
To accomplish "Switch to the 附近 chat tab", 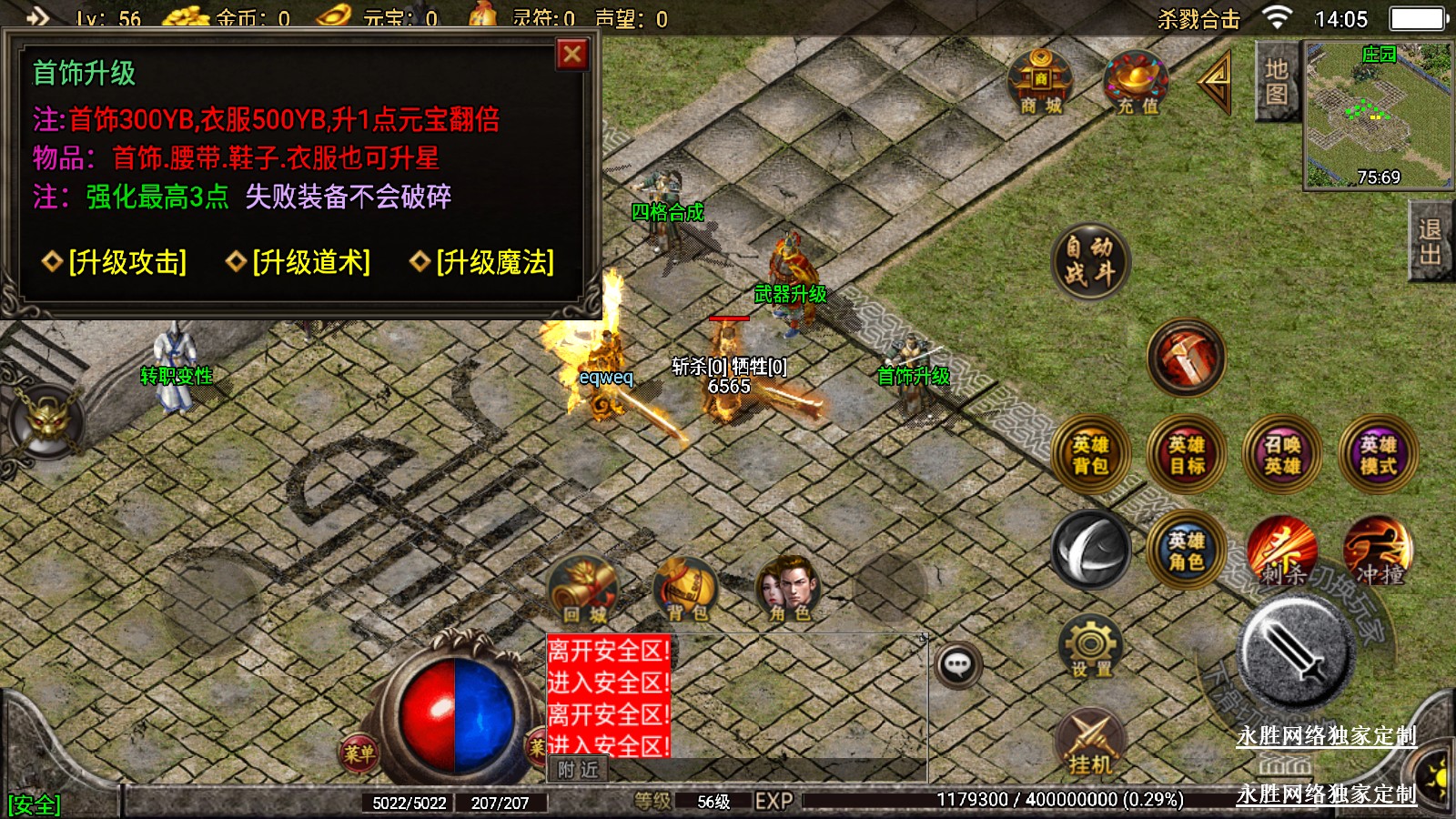I will (578, 770).
